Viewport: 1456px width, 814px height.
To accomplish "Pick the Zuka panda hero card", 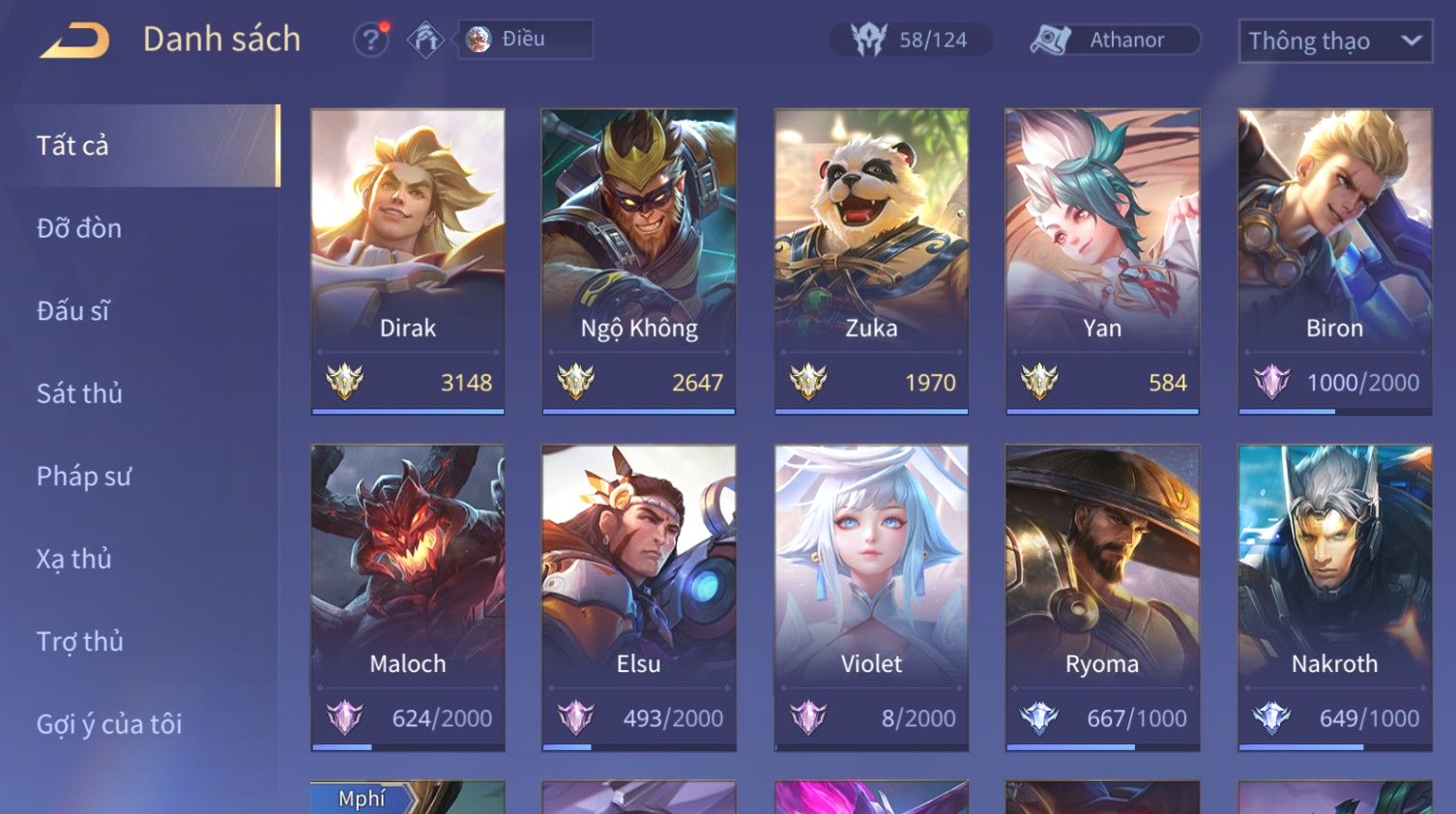I will 871,261.
